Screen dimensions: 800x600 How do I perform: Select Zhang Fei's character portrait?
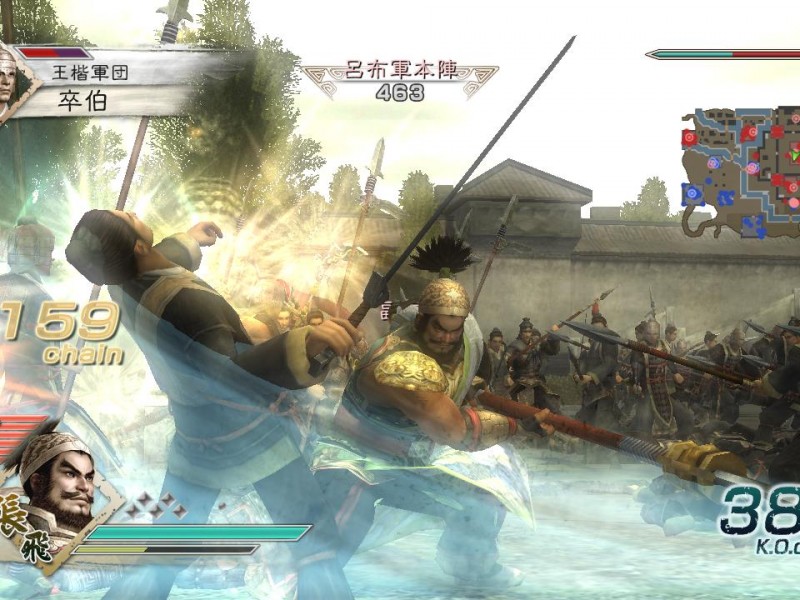(57, 484)
